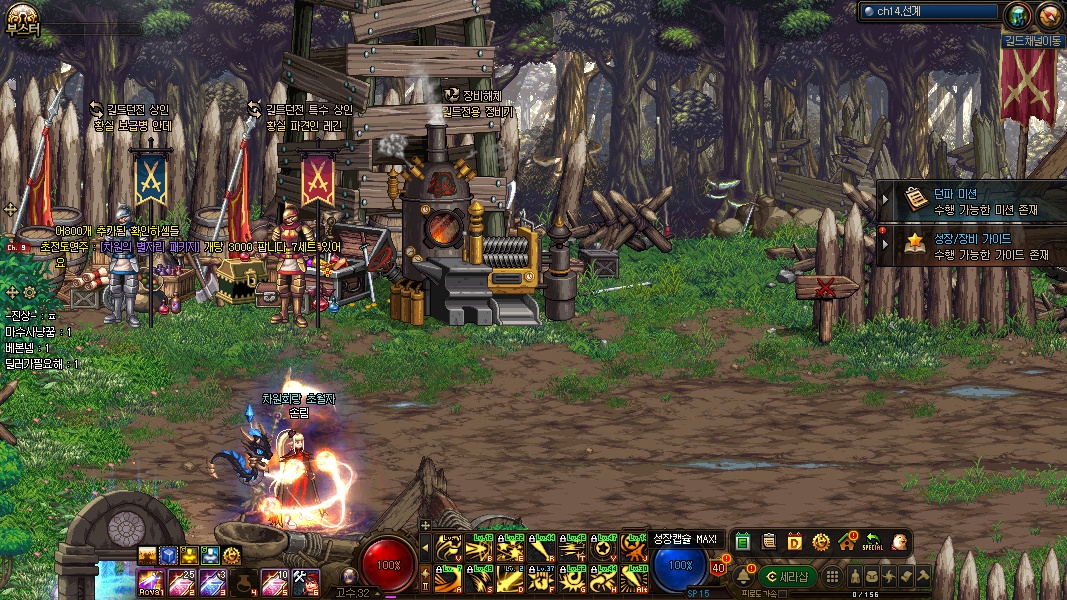Open the house icon with red alert
The height and width of the screenshot is (600, 1067).
tap(847, 541)
